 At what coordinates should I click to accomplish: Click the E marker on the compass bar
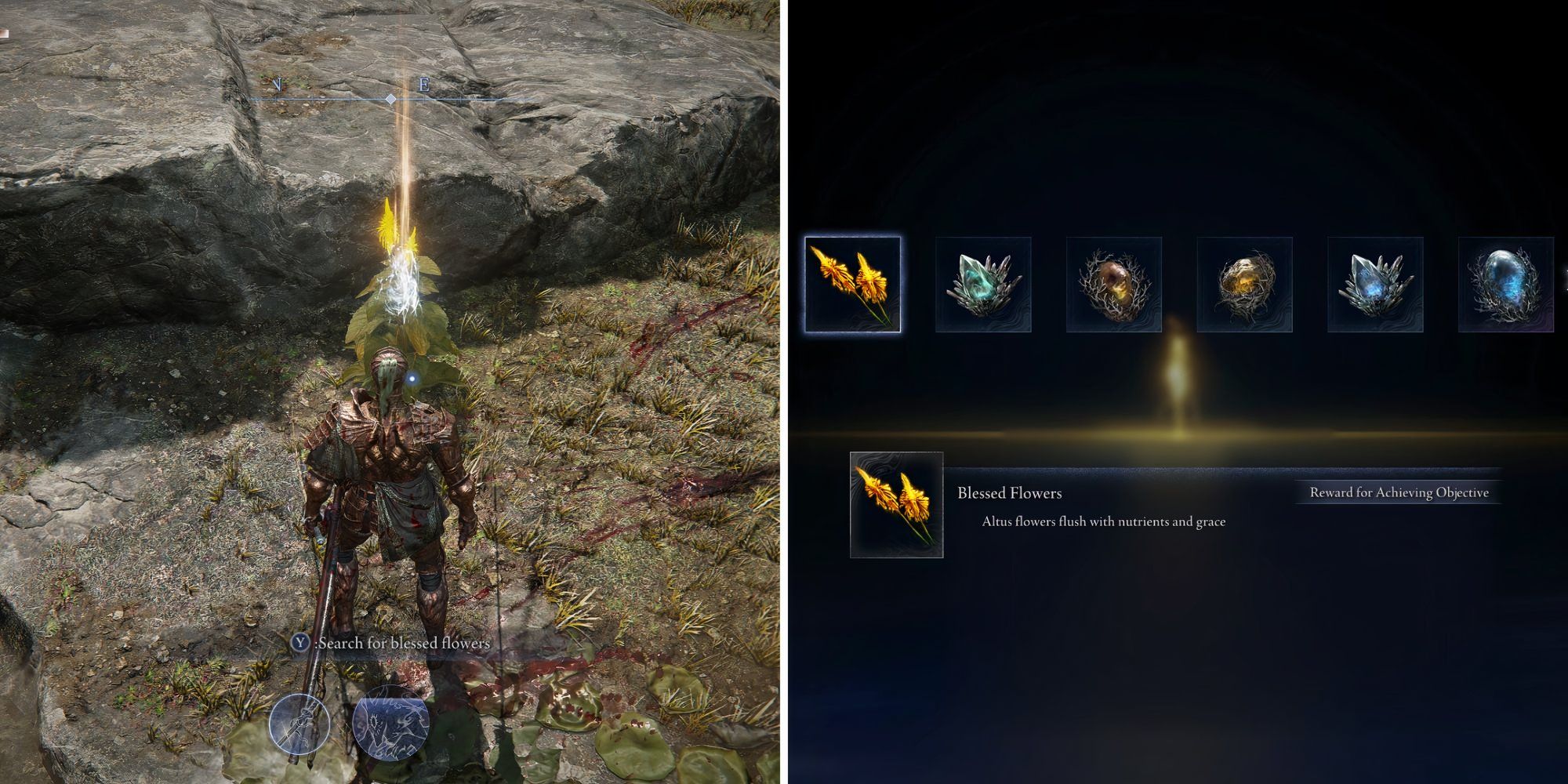(423, 86)
